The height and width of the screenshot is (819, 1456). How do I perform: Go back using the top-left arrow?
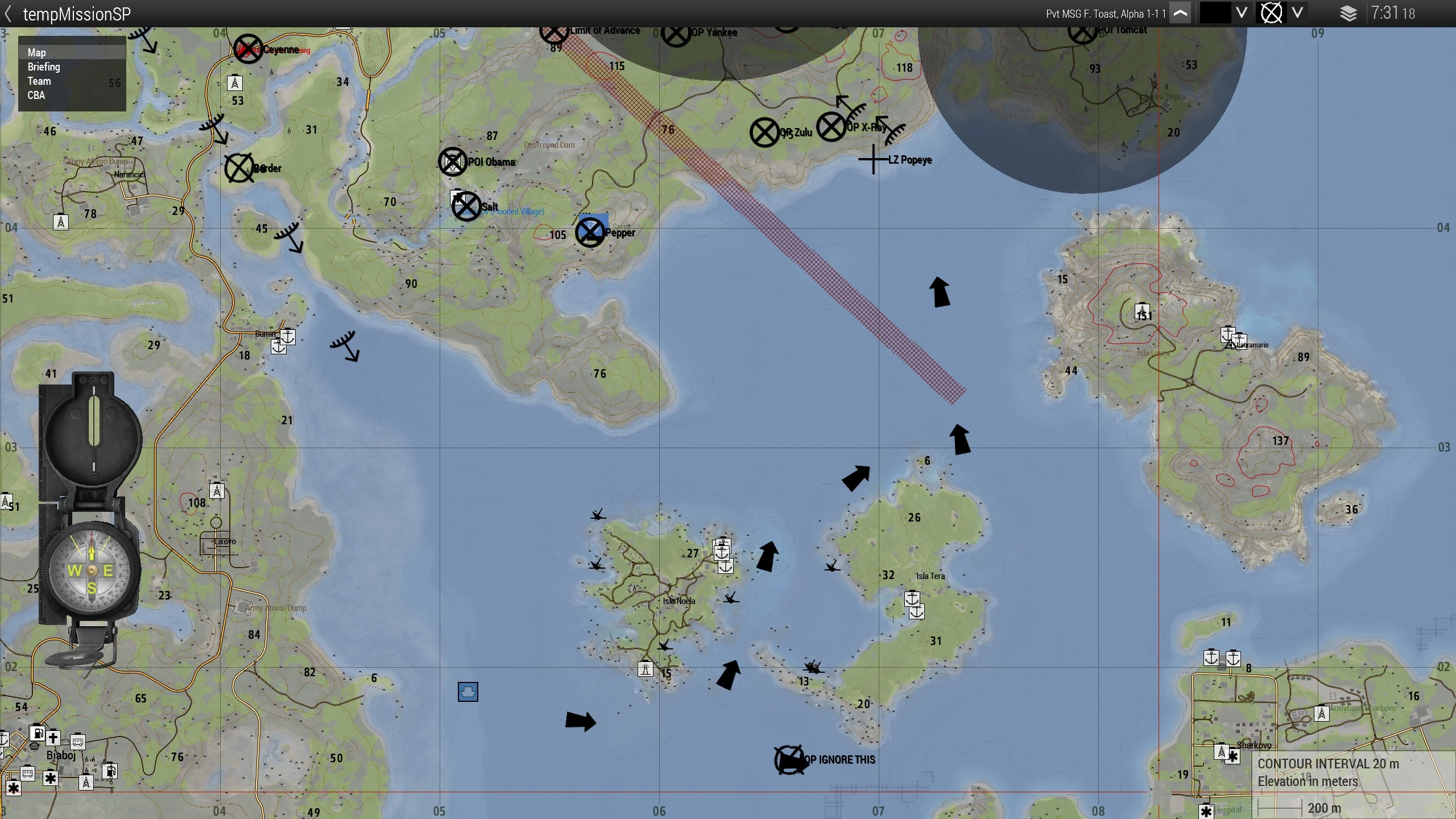tap(8, 14)
